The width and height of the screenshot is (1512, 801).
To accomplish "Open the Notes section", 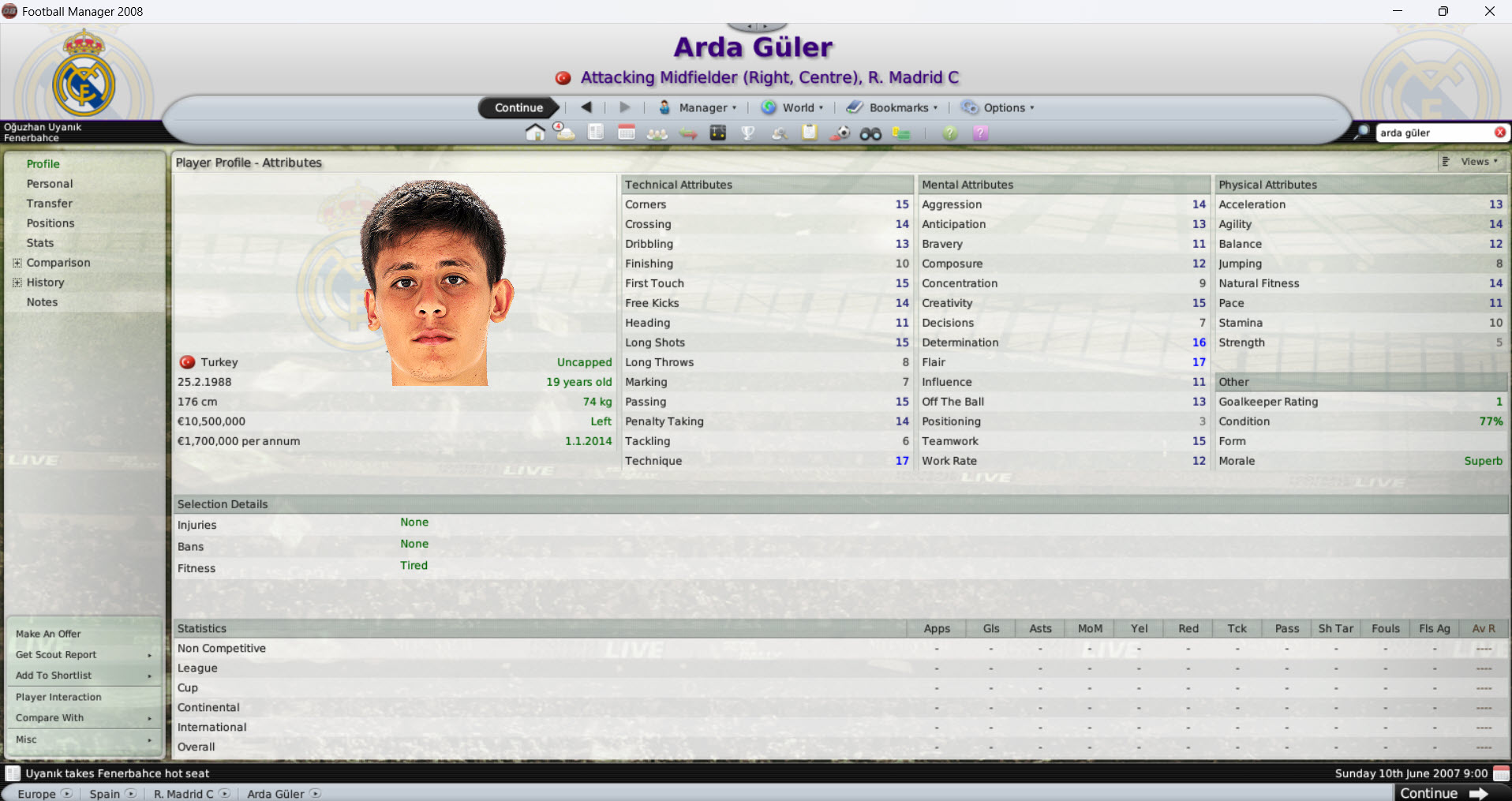I will [43, 302].
